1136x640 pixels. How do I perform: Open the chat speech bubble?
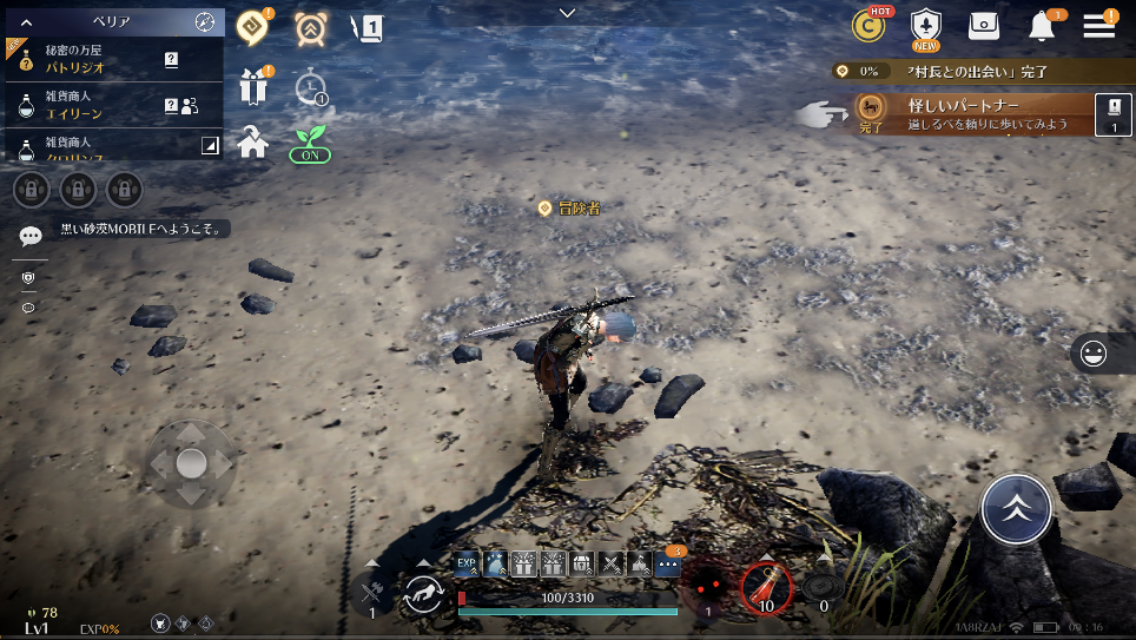[x=31, y=236]
